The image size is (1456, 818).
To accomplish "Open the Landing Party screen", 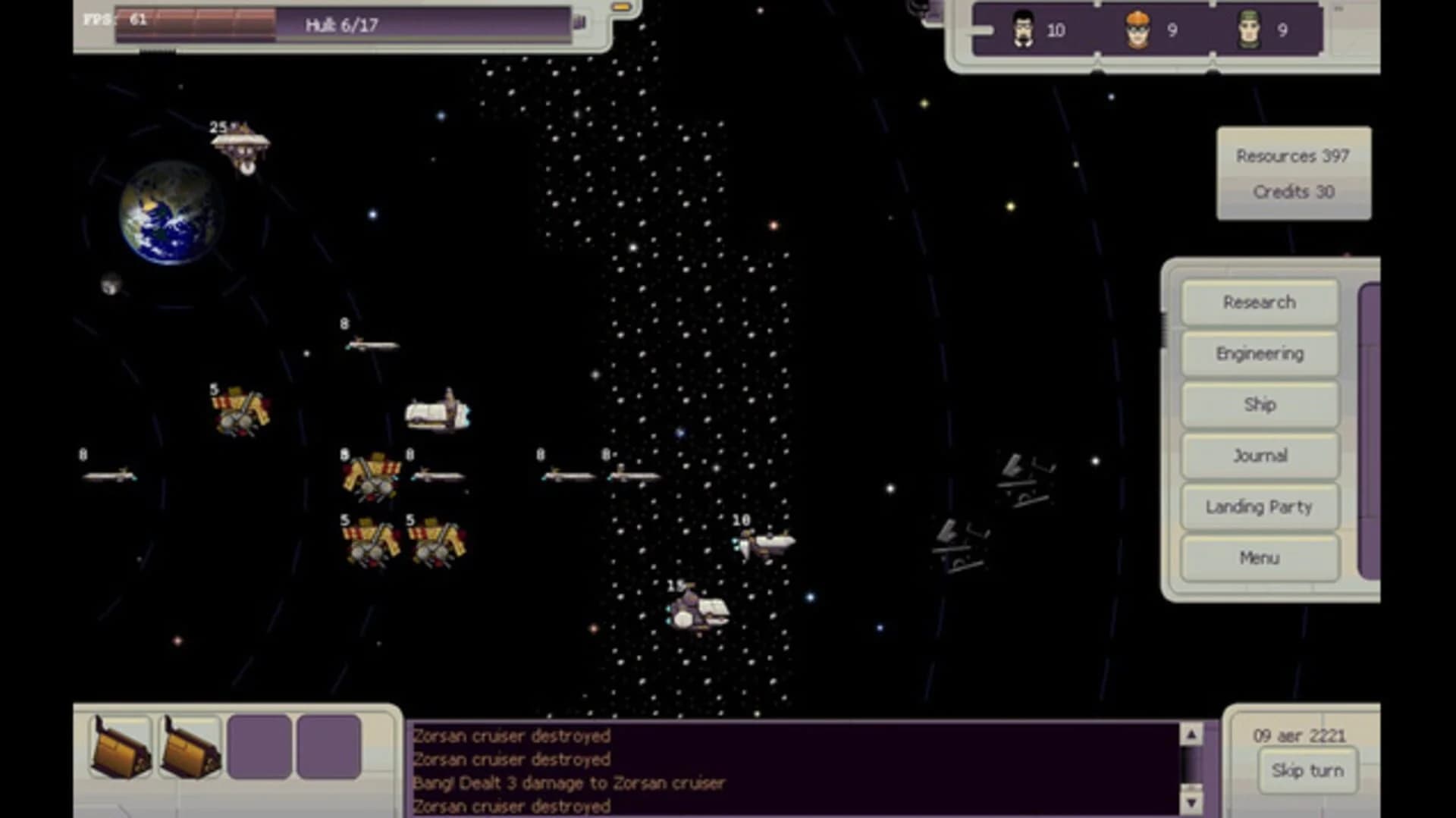I will (x=1259, y=506).
